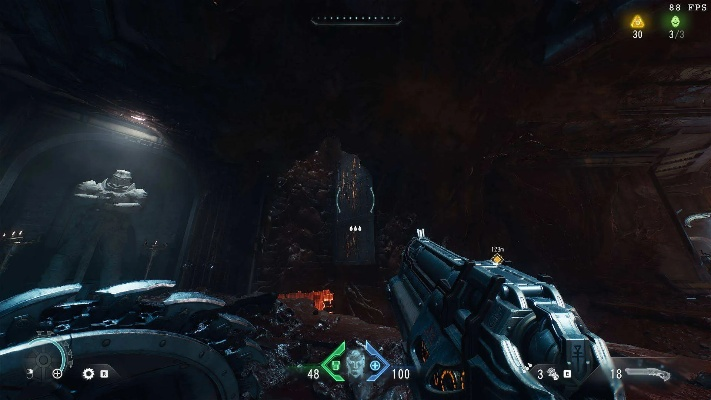Click the orange diamond objective marker
The image size is (711, 400).
[495, 260]
